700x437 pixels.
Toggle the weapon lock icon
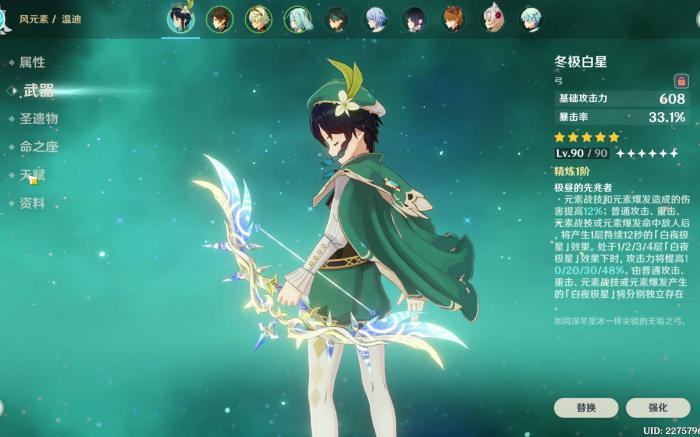(681, 80)
